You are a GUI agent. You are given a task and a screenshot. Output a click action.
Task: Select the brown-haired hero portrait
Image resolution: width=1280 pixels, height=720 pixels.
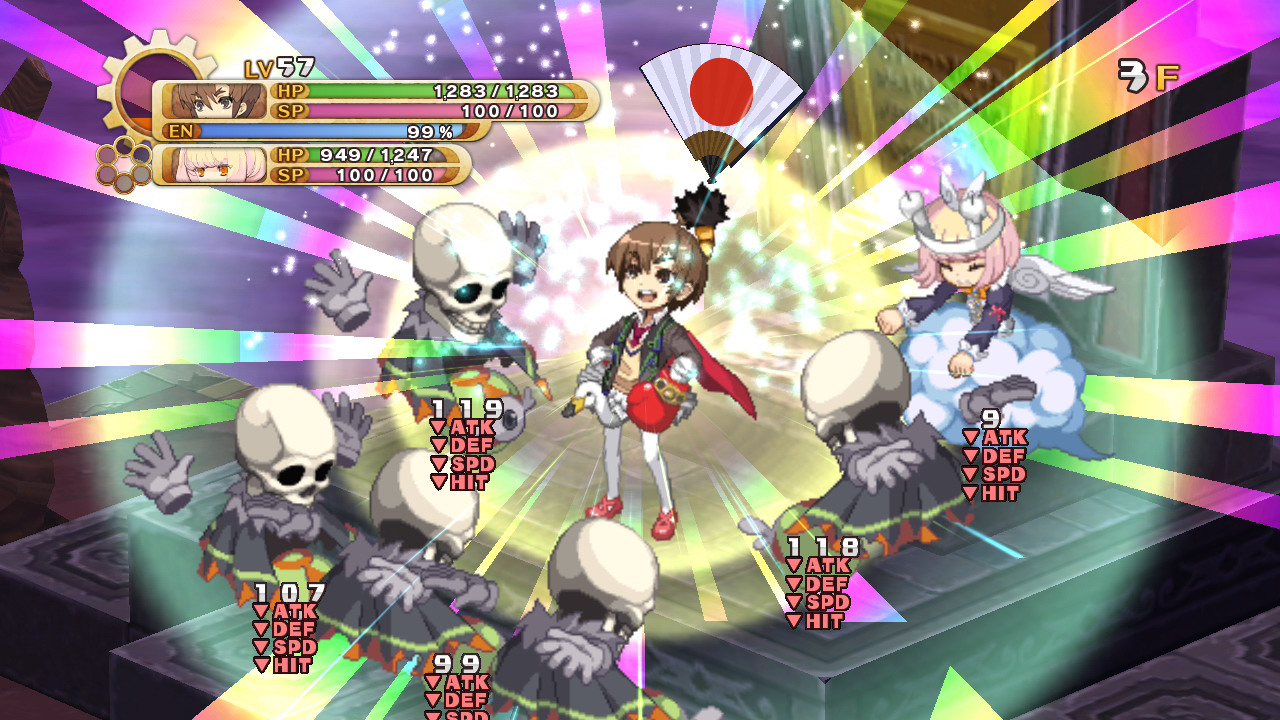(214, 101)
